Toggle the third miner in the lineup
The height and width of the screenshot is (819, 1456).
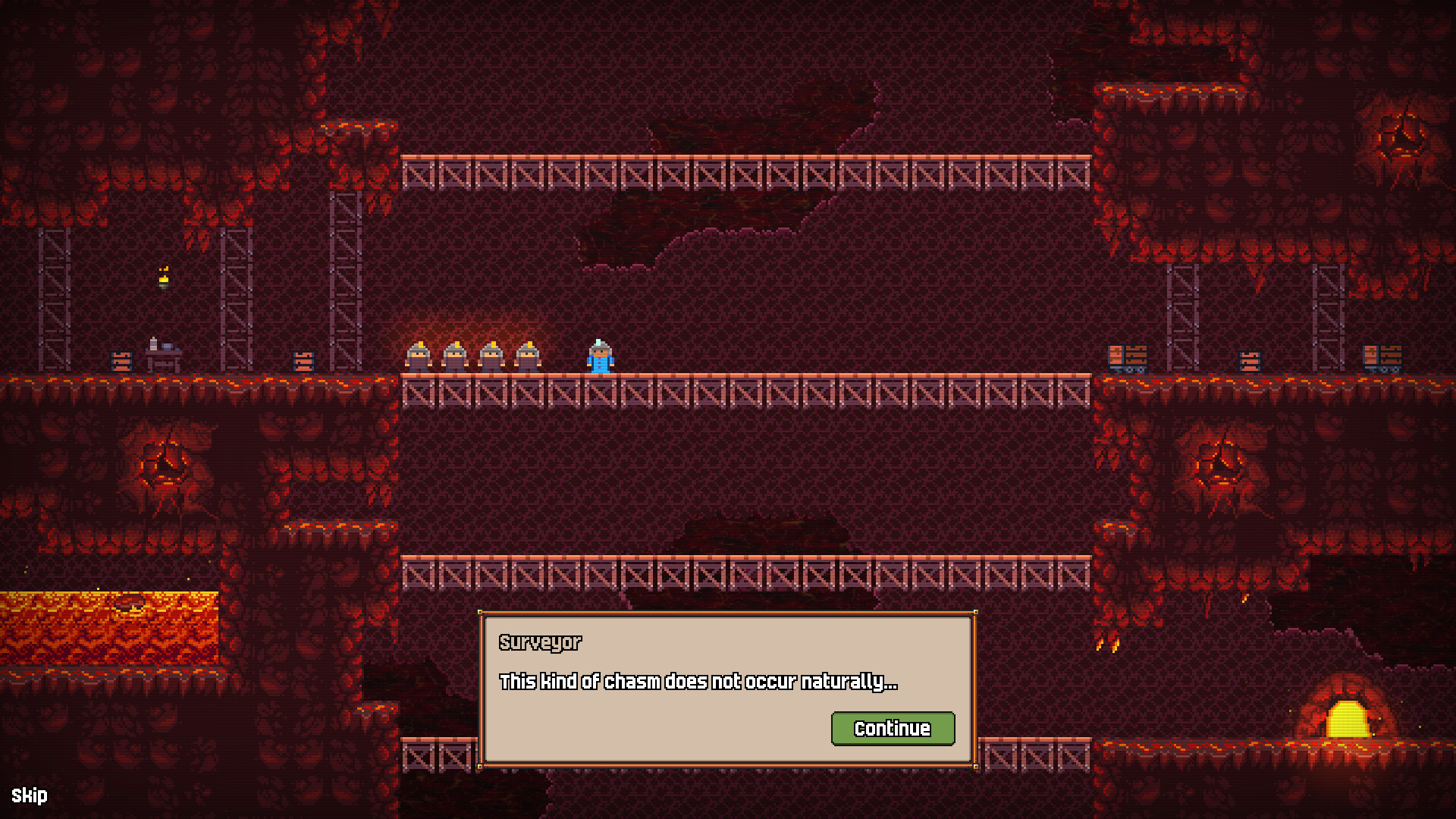click(492, 356)
